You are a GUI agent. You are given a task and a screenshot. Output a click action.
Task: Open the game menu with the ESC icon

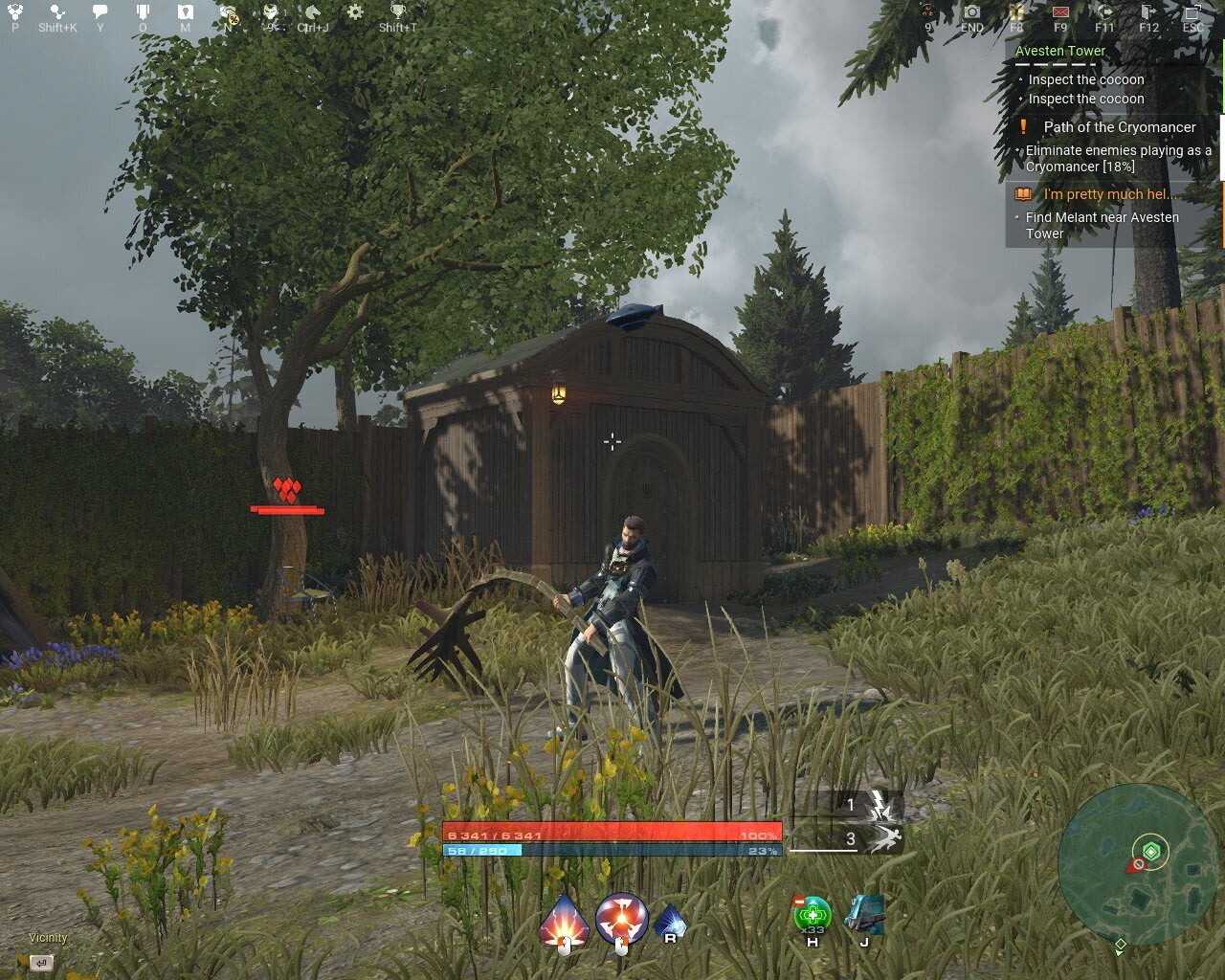coord(1194,11)
